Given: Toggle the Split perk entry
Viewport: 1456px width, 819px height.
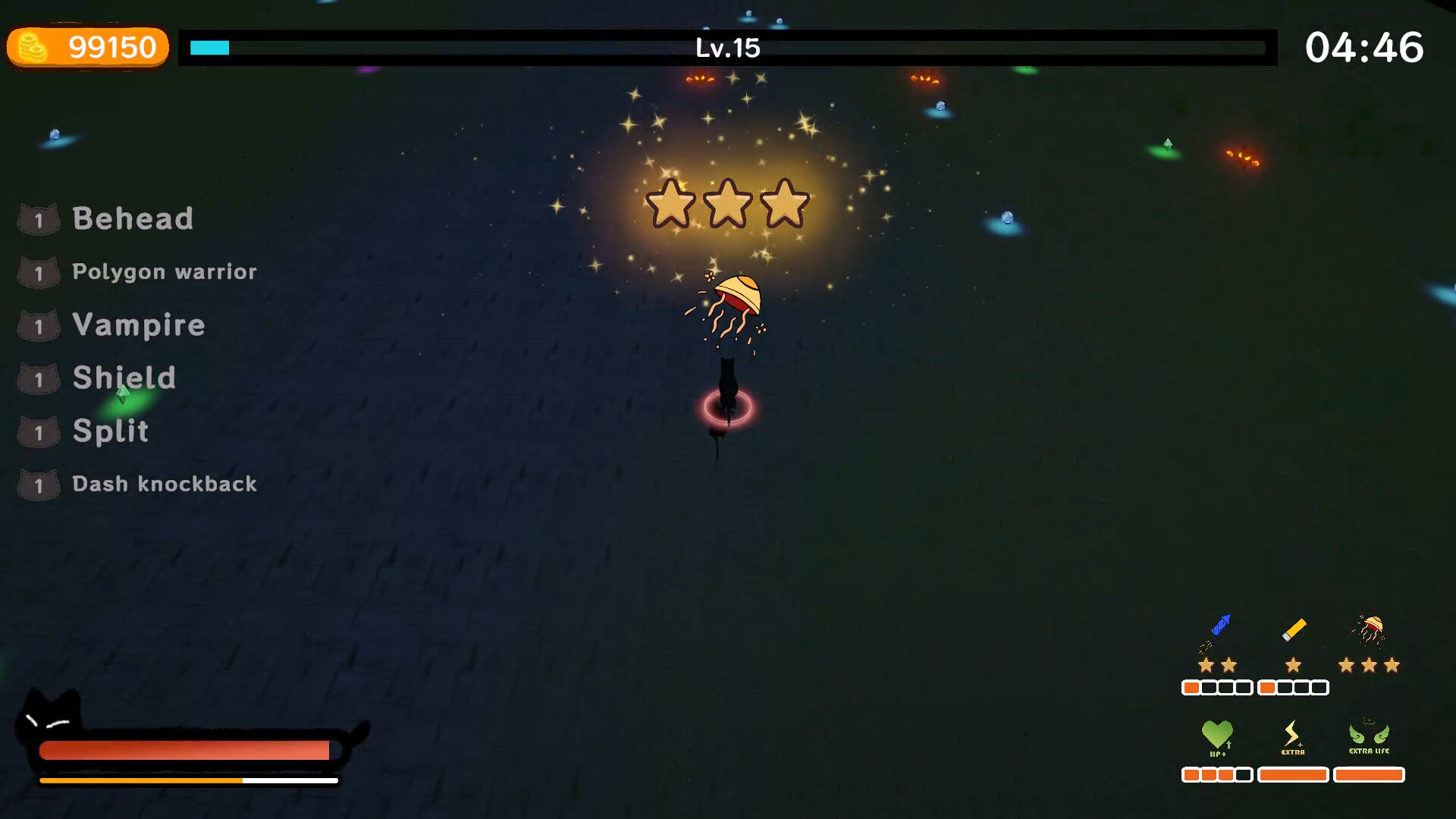Looking at the screenshot, I should pyautogui.click(x=110, y=431).
